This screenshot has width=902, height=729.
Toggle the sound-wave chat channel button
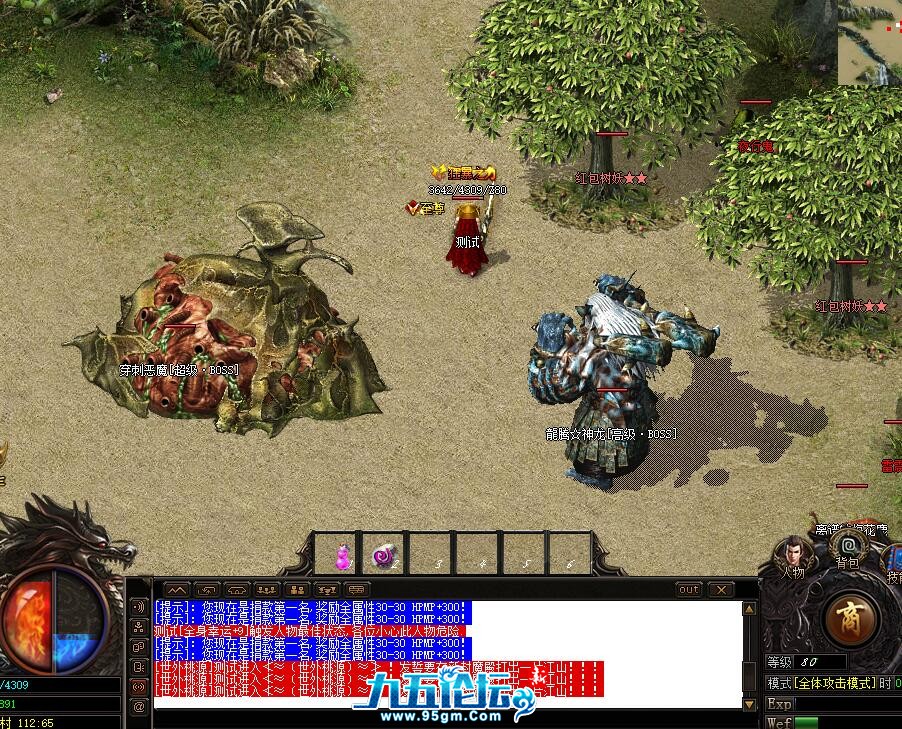pos(139,607)
